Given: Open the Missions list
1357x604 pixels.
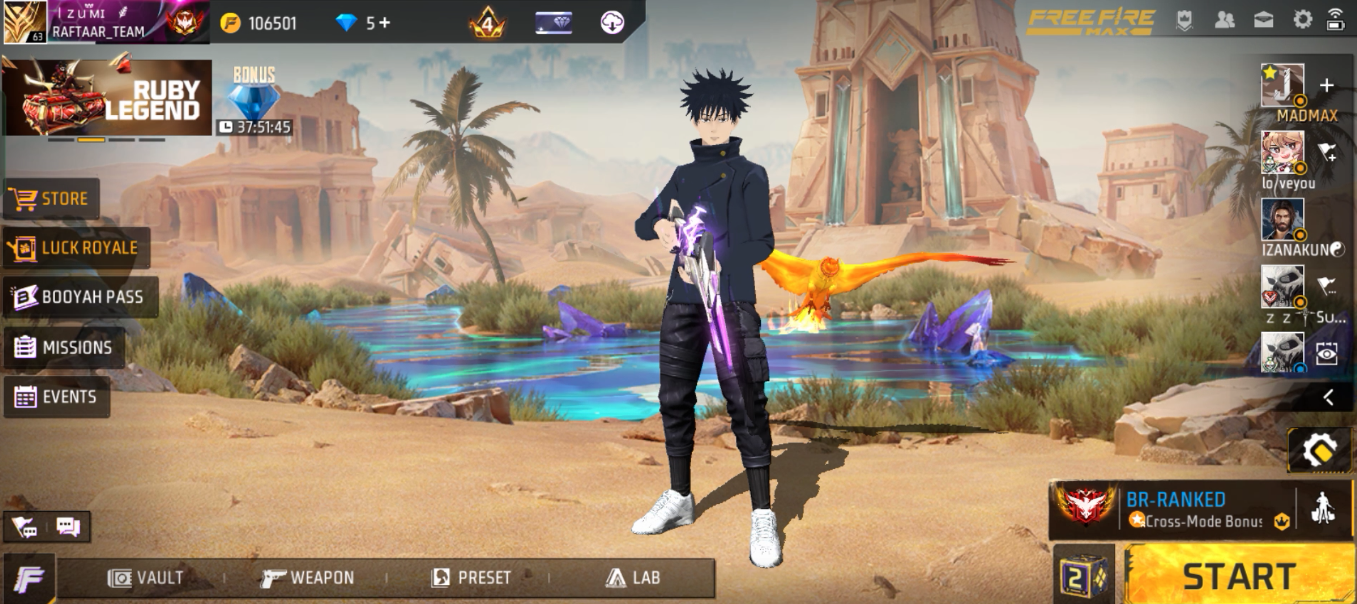Looking at the screenshot, I should pos(64,348).
